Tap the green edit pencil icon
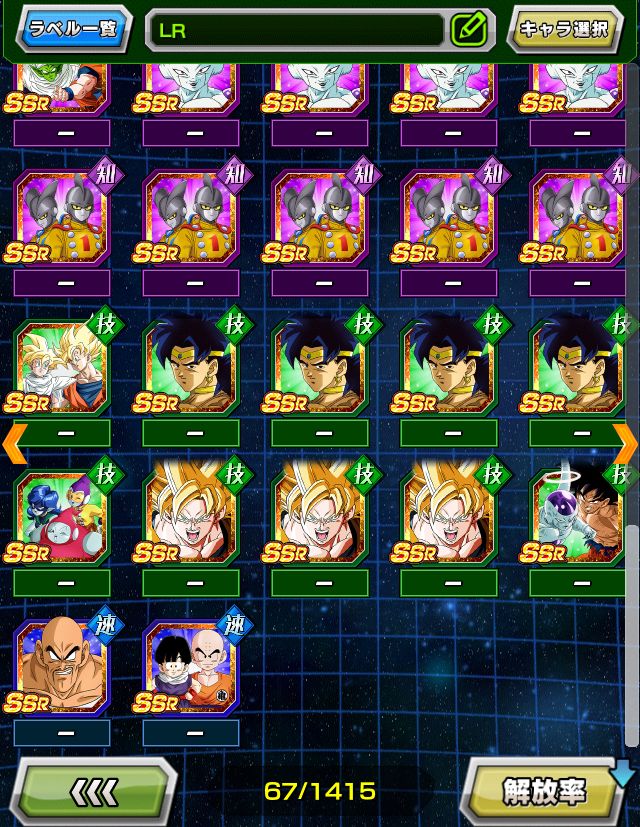640x827 pixels. [467, 30]
